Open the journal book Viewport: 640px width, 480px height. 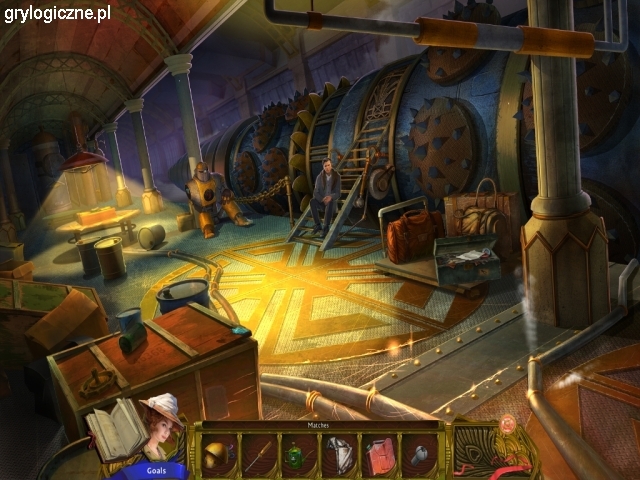coord(113,429)
